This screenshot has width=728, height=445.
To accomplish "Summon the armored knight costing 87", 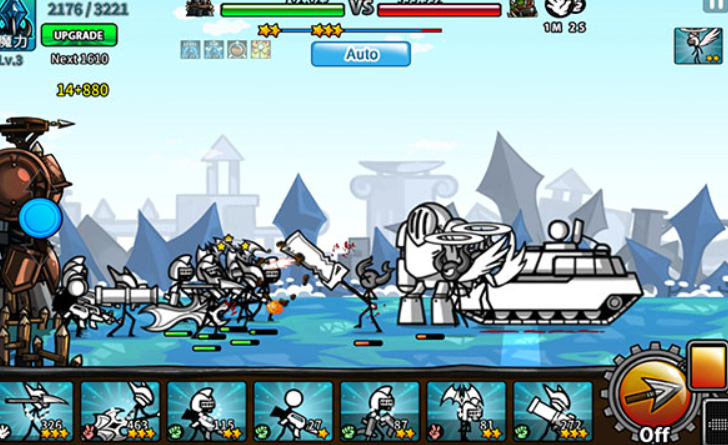I will click(380, 410).
